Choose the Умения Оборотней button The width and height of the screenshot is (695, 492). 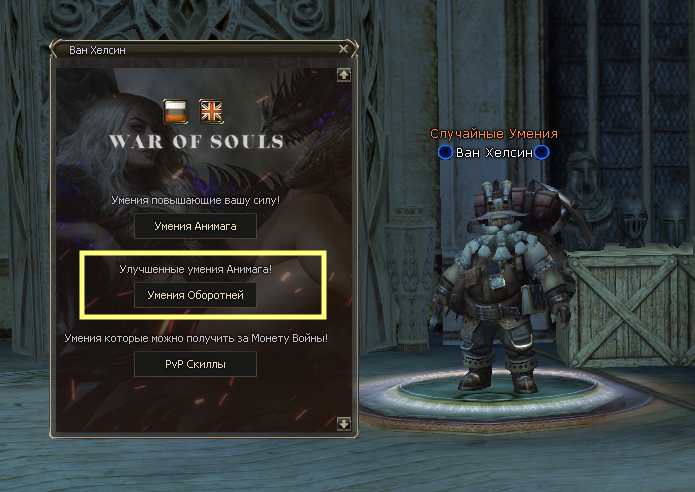click(196, 295)
